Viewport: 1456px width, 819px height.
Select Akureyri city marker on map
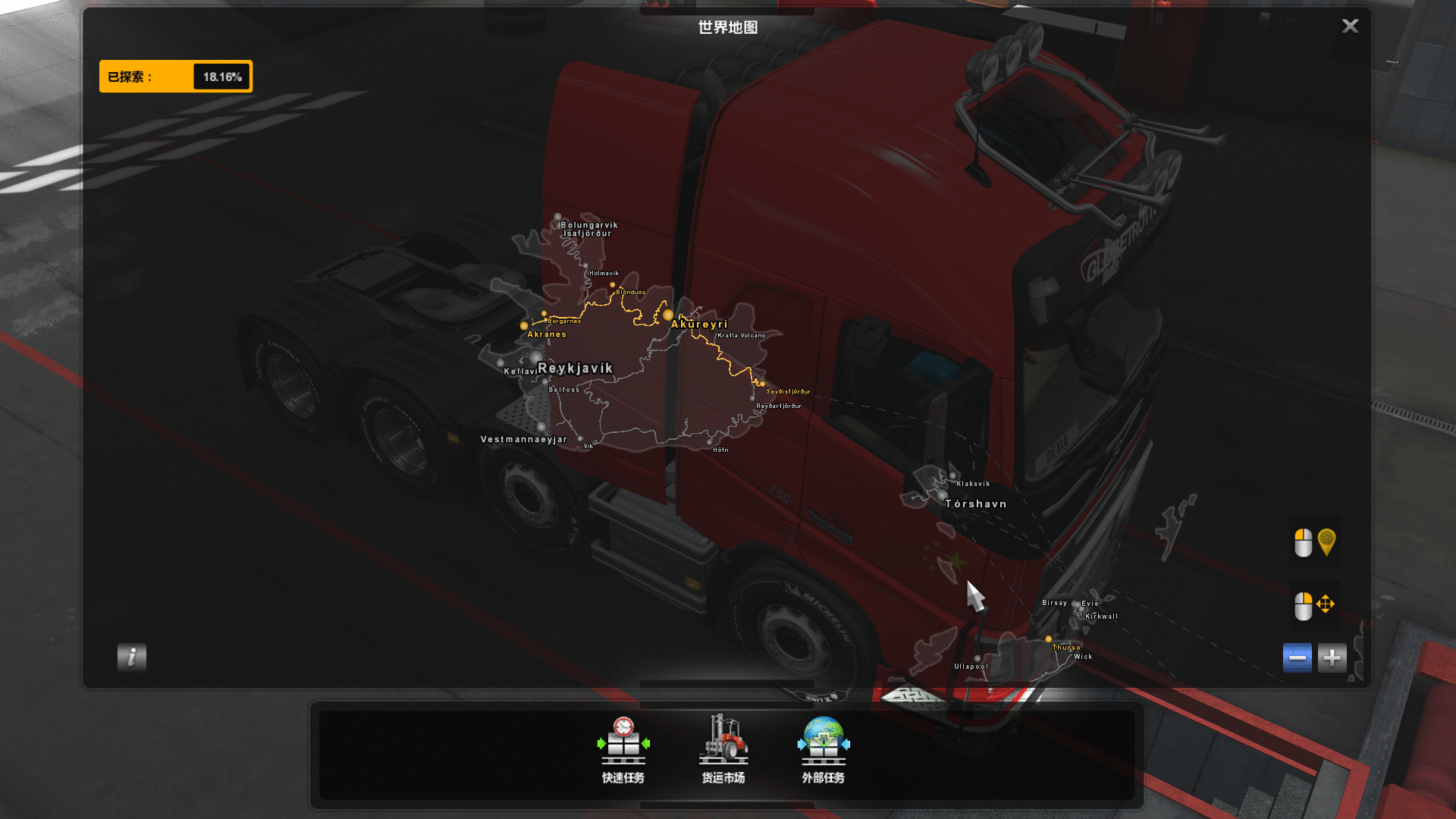668,315
